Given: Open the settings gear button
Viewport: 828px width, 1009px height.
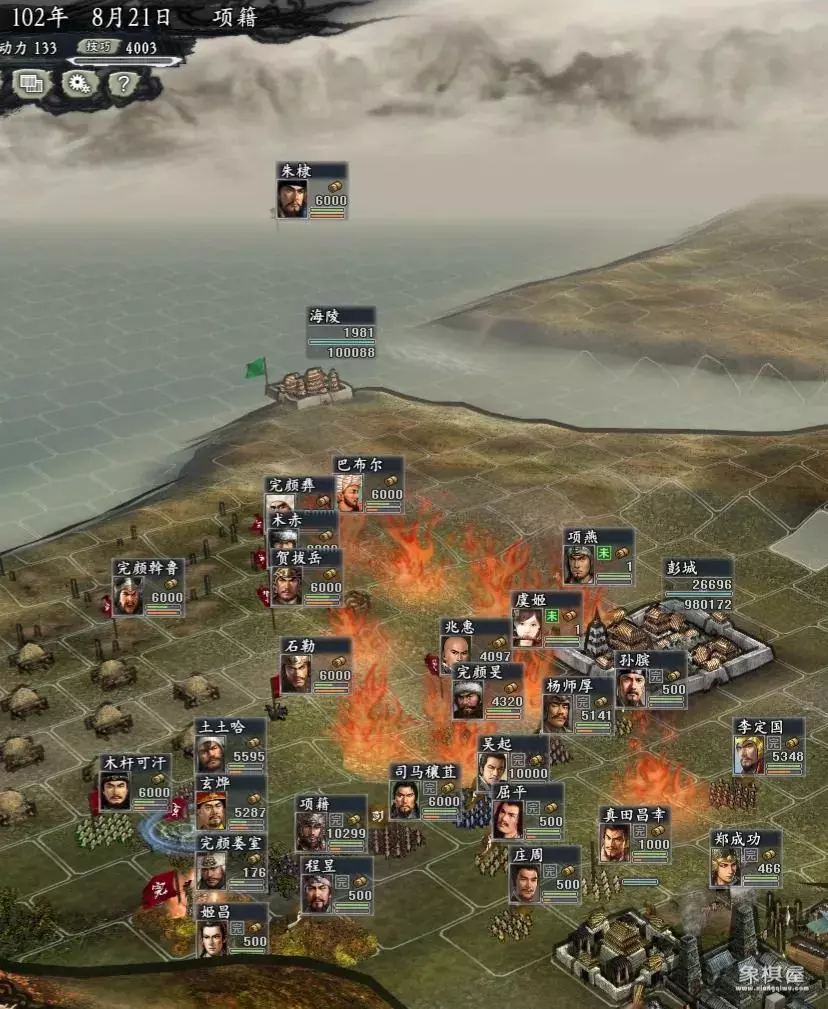Looking at the screenshot, I should tap(78, 84).
